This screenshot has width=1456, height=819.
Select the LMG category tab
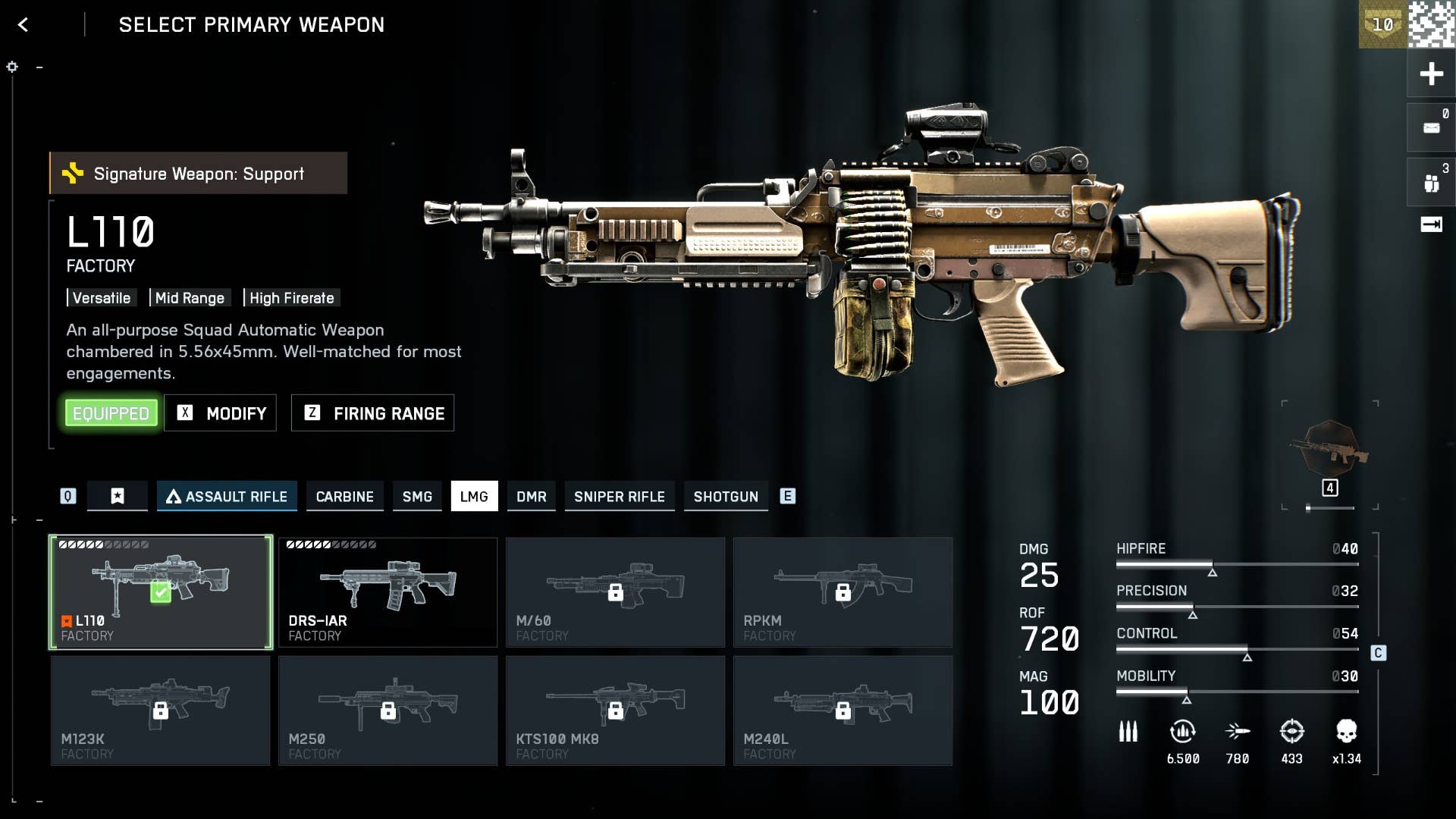[474, 497]
